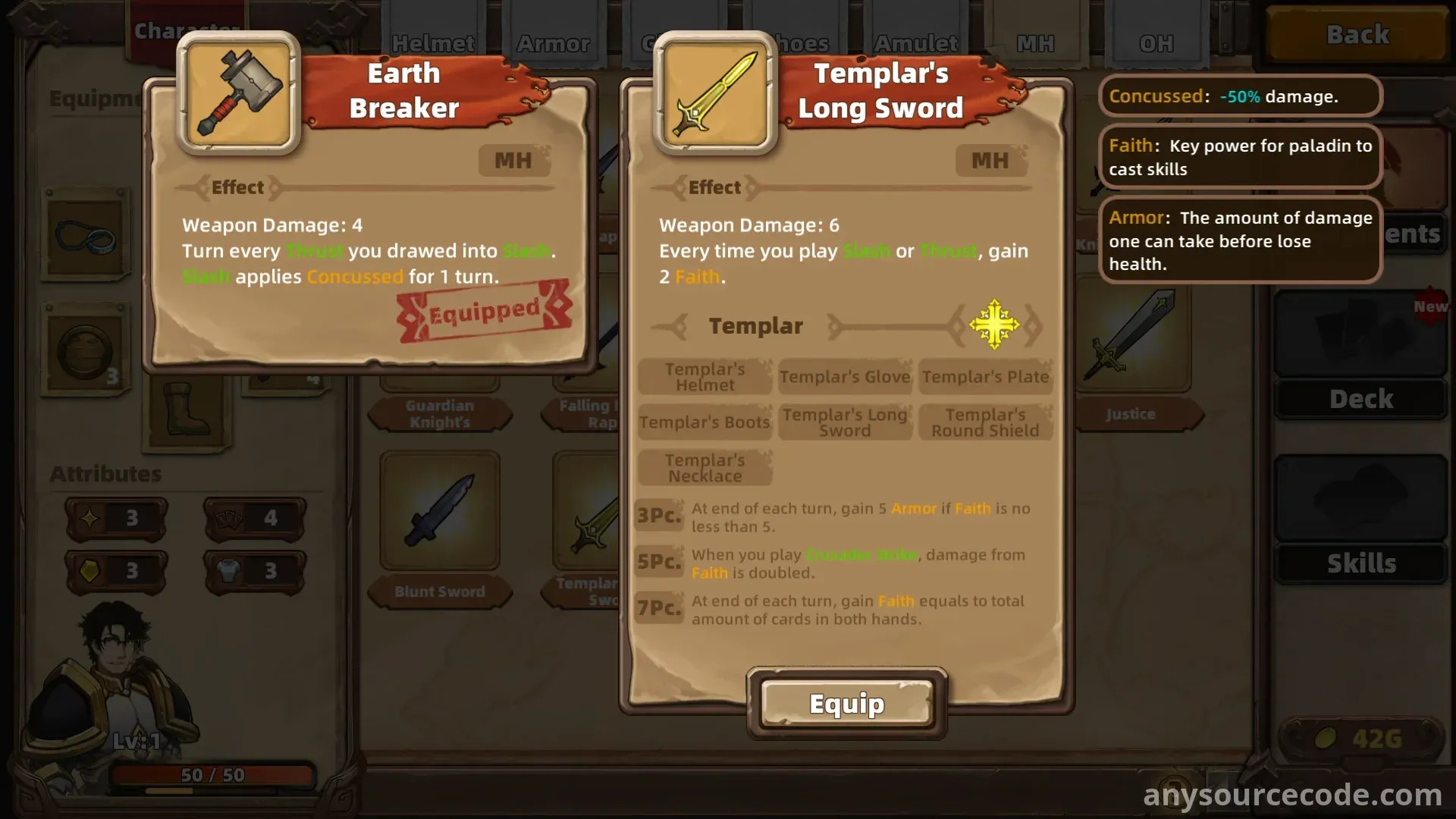Go back using the Back button
The width and height of the screenshot is (1456, 819).
[x=1357, y=35]
